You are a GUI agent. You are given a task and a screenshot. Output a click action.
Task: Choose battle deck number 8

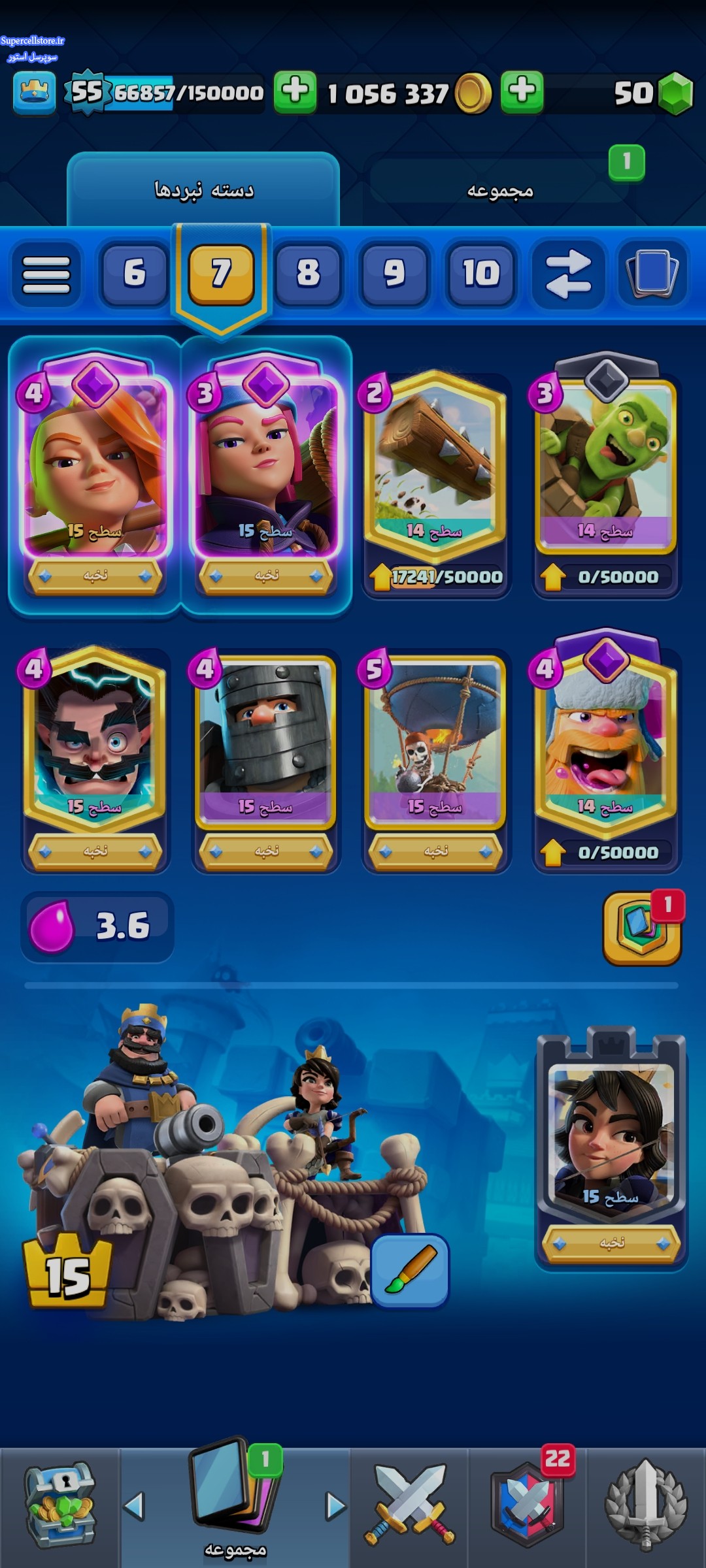click(308, 273)
